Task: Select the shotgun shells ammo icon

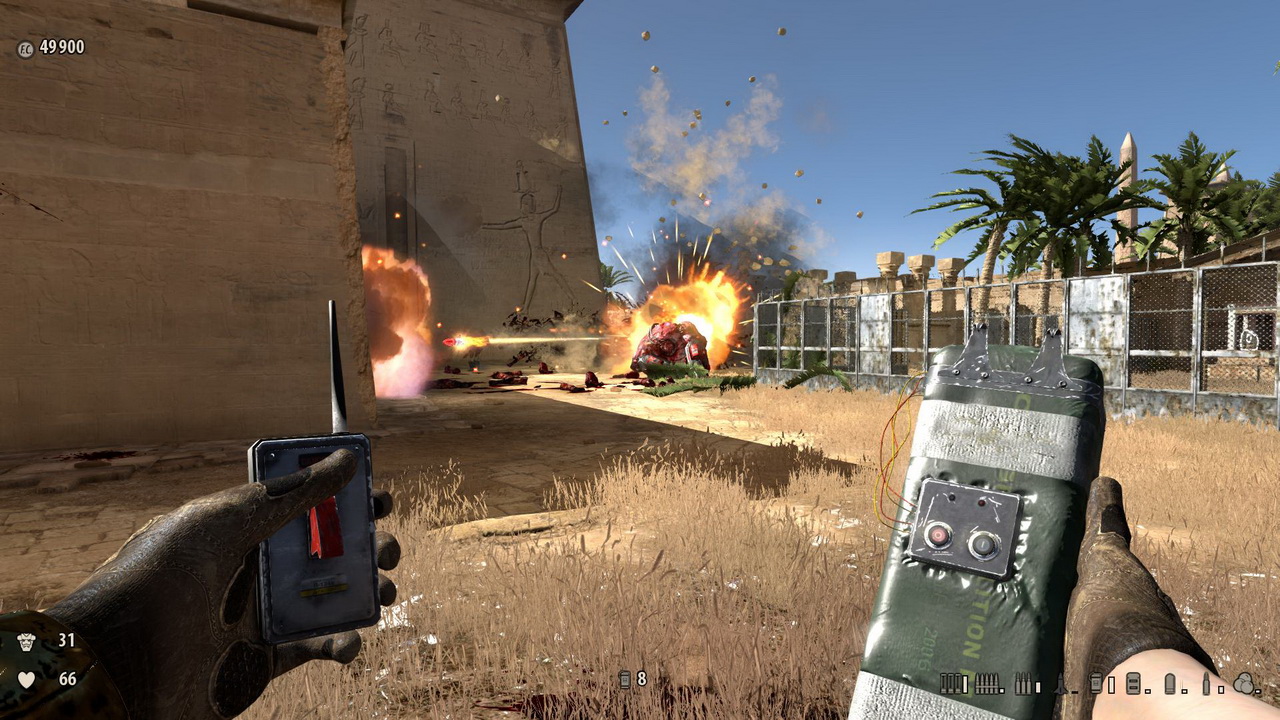Action: tap(950, 683)
